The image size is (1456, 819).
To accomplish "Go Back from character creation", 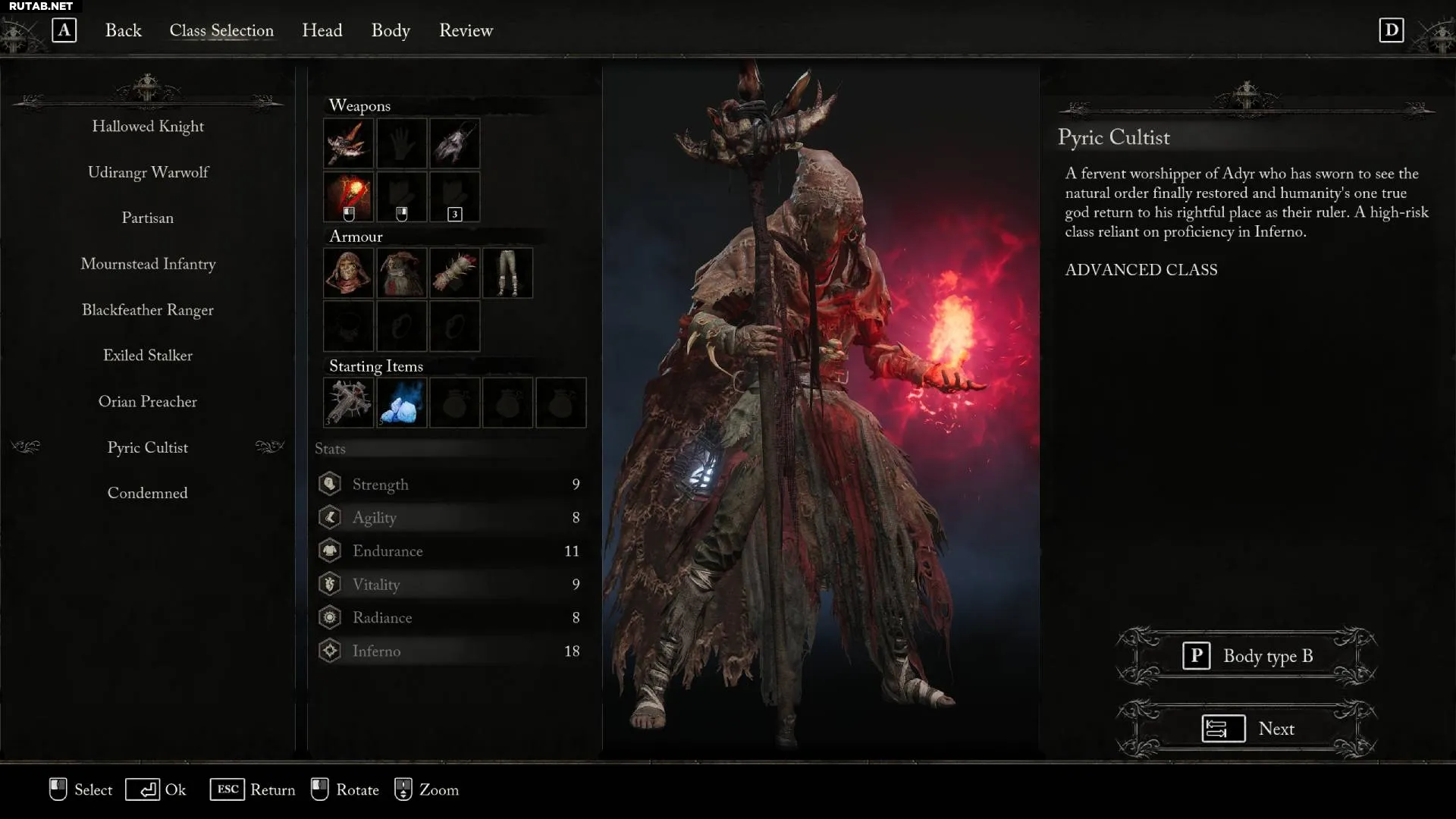I will (x=123, y=30).
